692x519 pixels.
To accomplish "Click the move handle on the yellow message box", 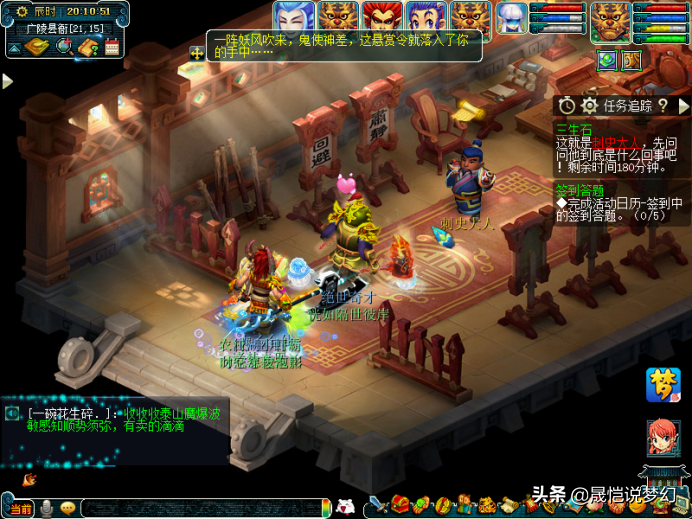I will coord(196,52).
